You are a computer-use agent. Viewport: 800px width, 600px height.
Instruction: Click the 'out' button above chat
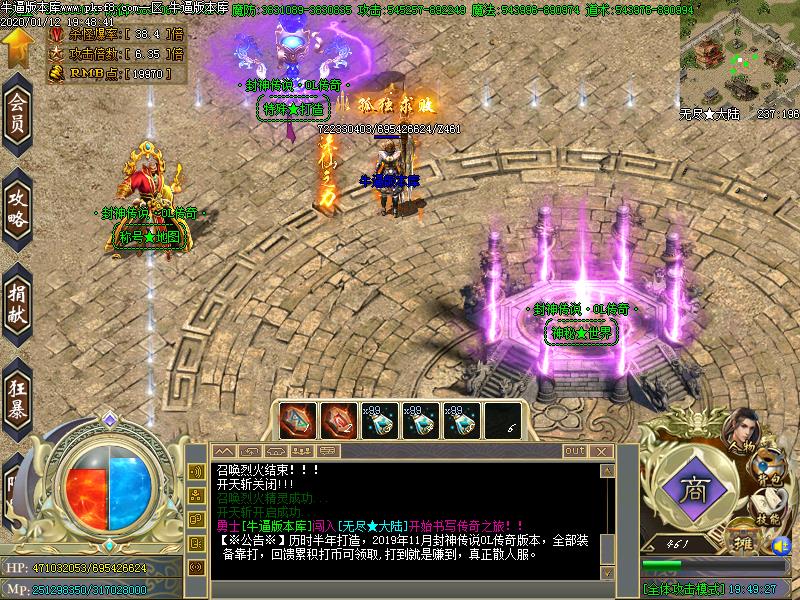click(x=574, y=452)
